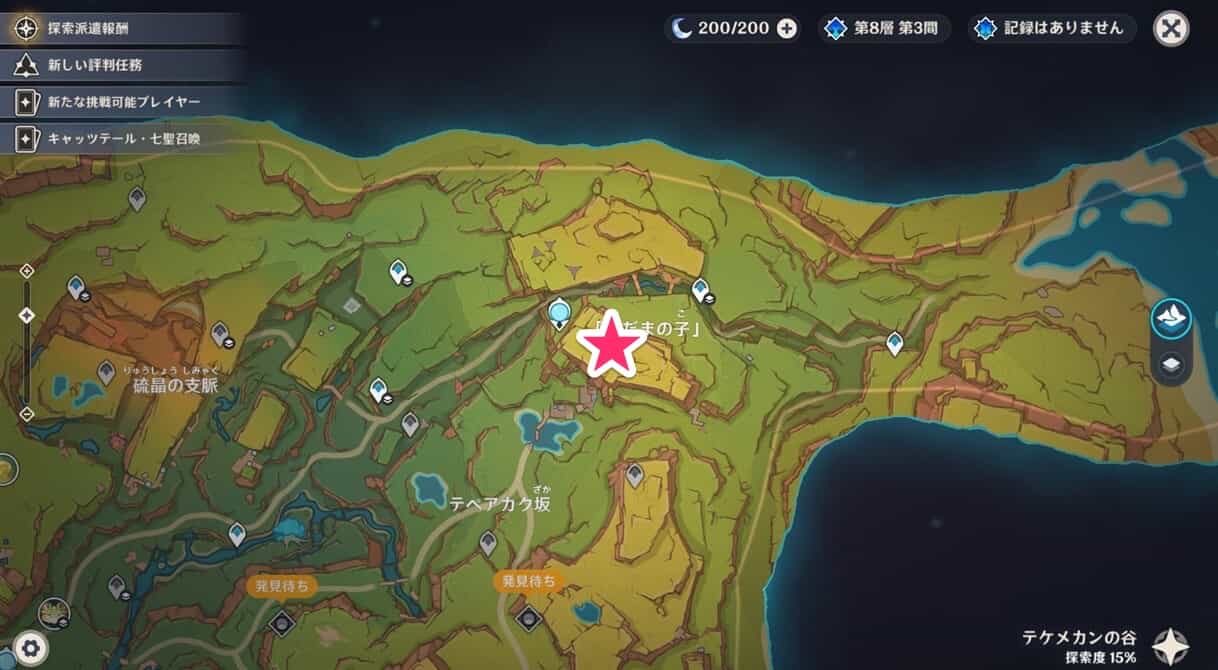Close the map with the X button

(x=1171, y=28)
